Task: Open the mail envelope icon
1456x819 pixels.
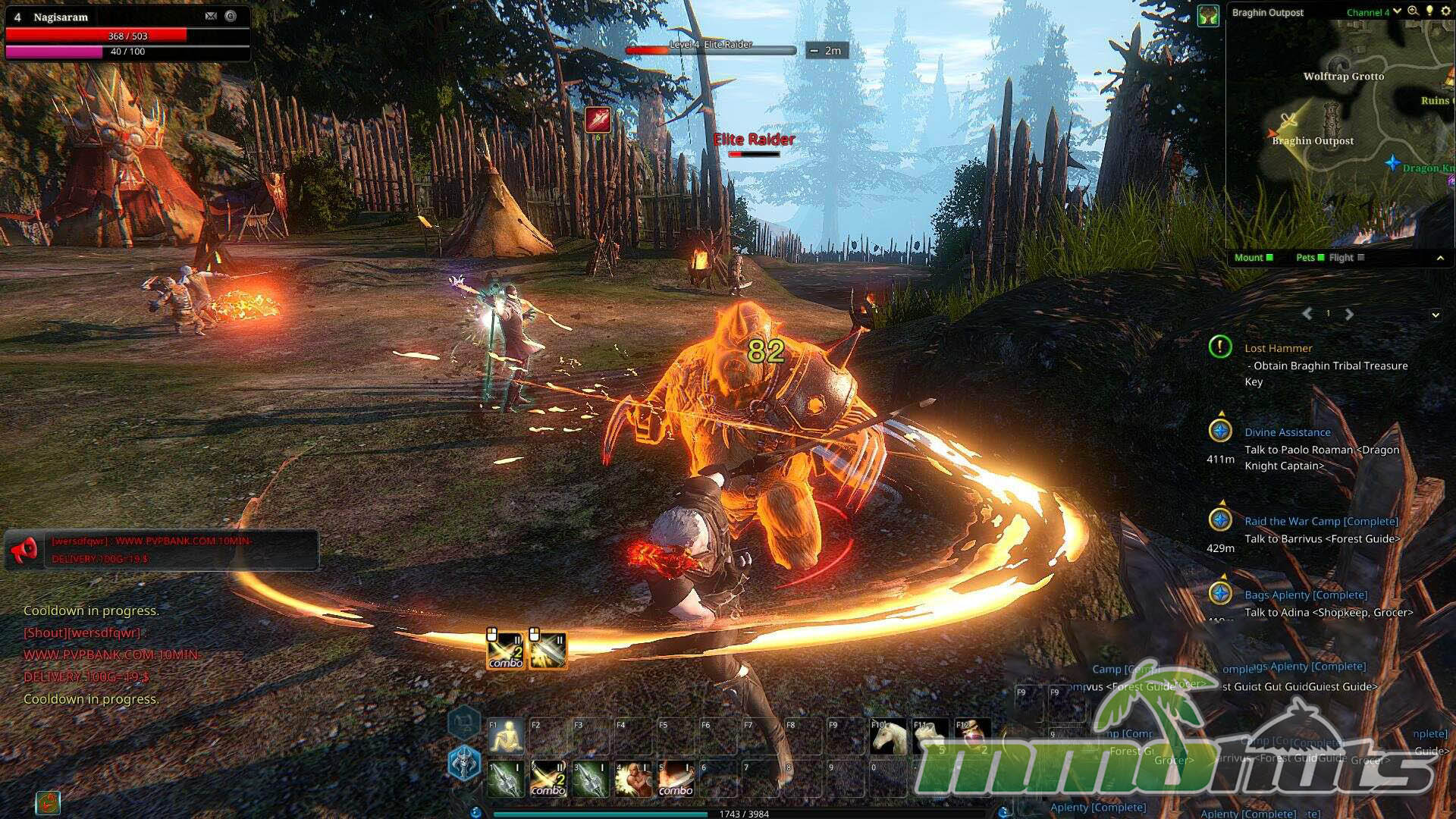Action: [211, 16]
